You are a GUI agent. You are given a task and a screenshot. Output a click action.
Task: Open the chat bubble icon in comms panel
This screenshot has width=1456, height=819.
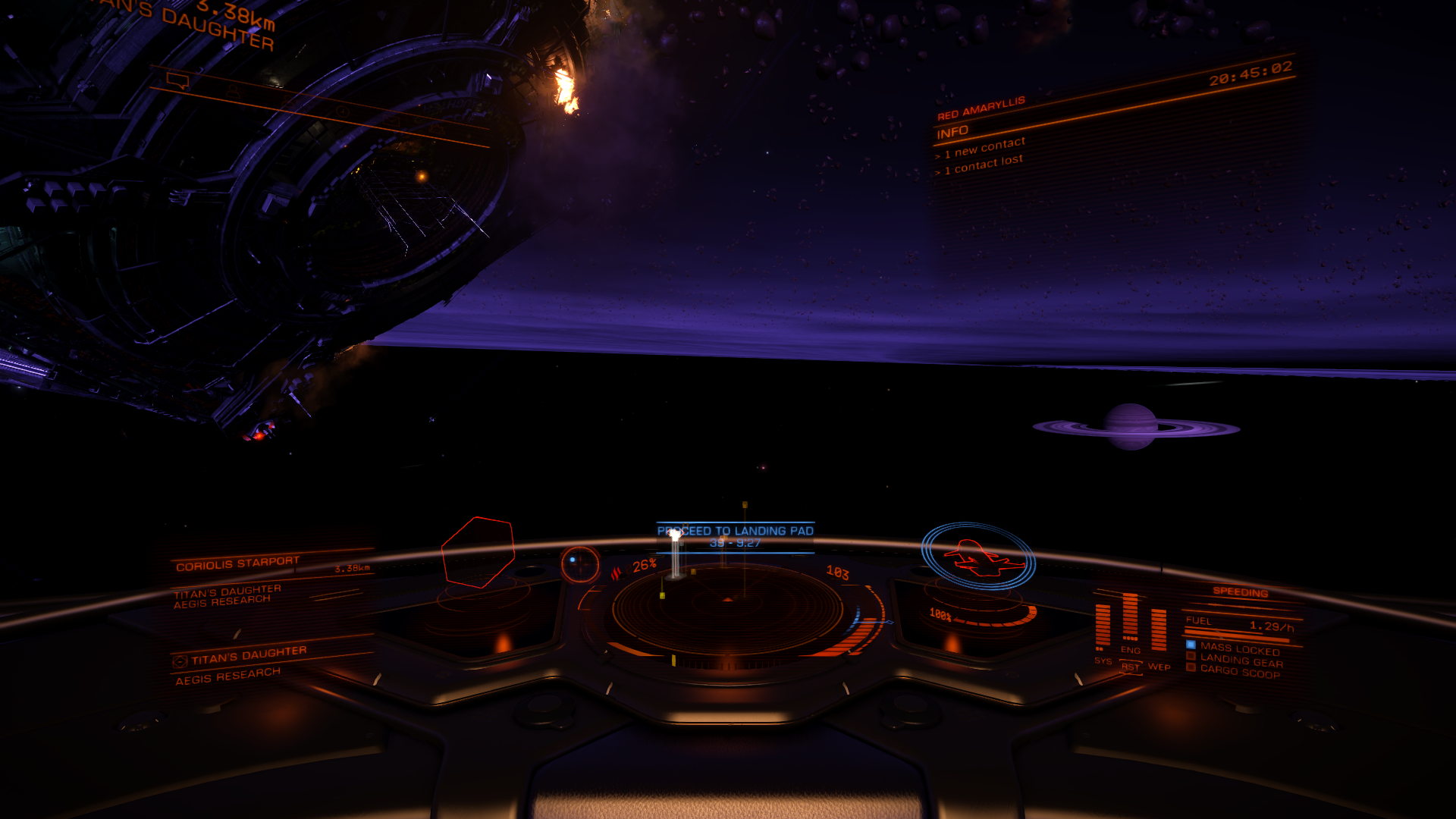click(177, 80)
